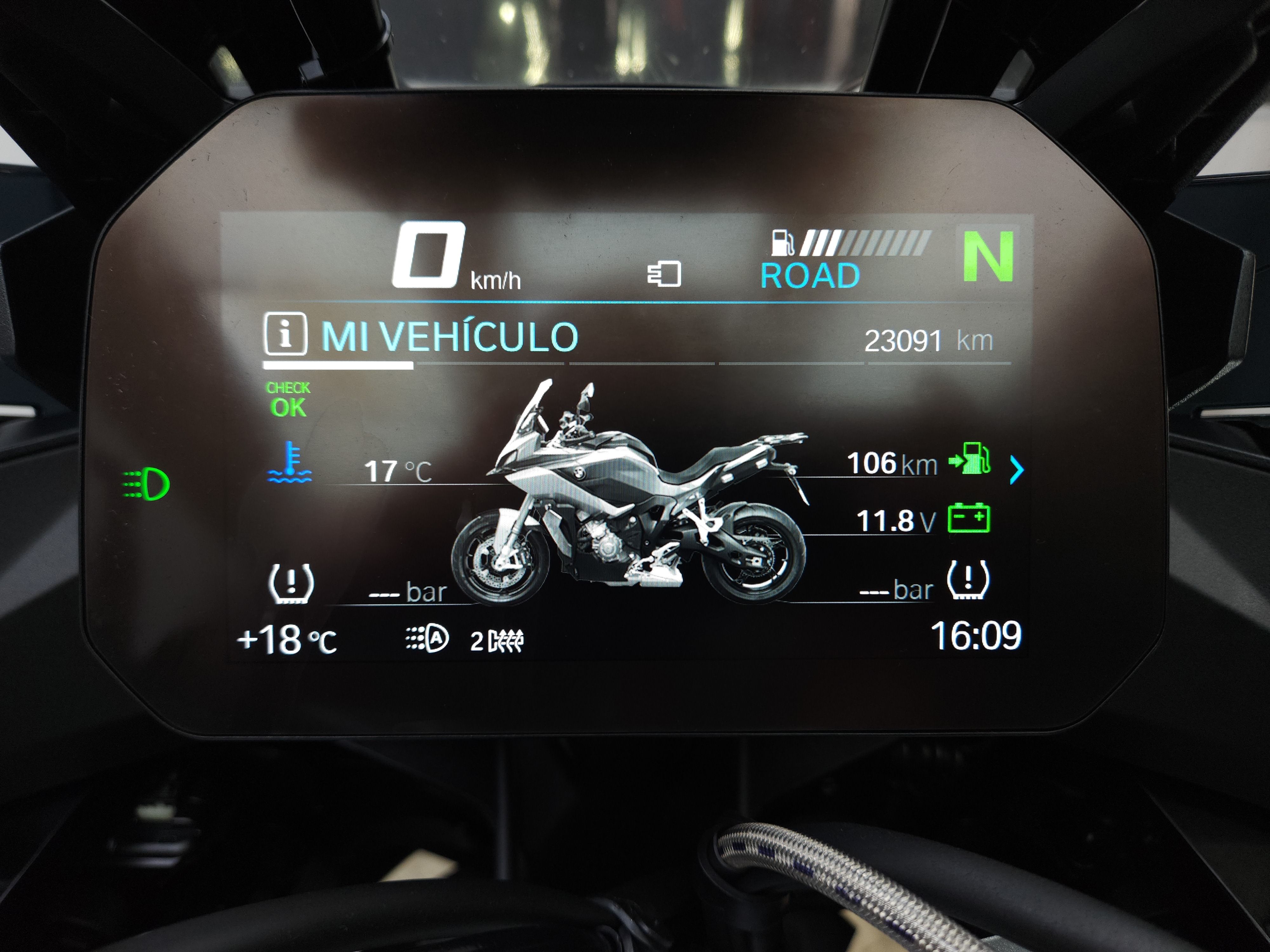Toggle the automatic headlight icon
The image size is (1270, 952).
pos(427,639)
